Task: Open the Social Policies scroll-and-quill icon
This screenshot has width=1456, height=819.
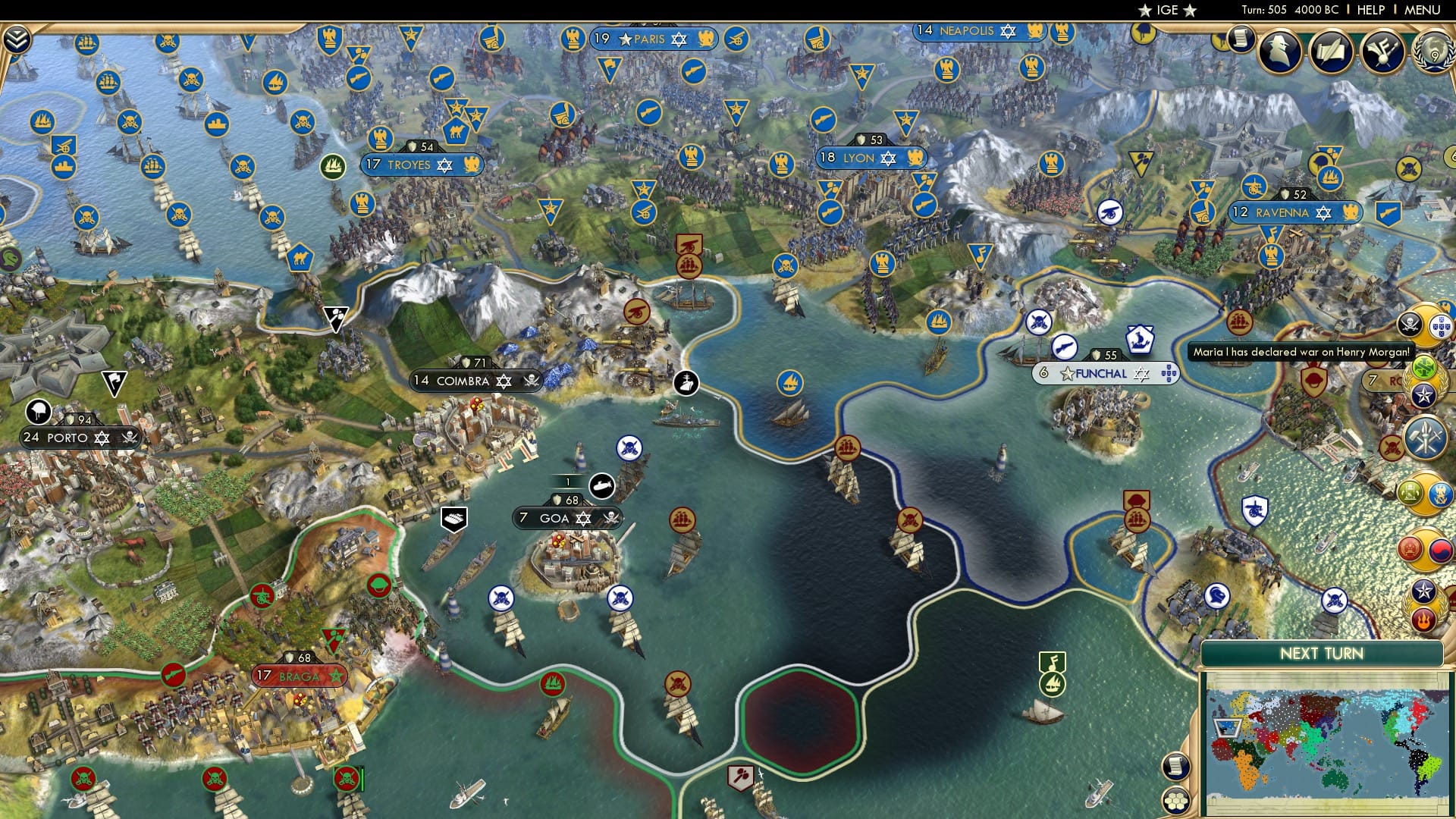Action: (1331, 53)
